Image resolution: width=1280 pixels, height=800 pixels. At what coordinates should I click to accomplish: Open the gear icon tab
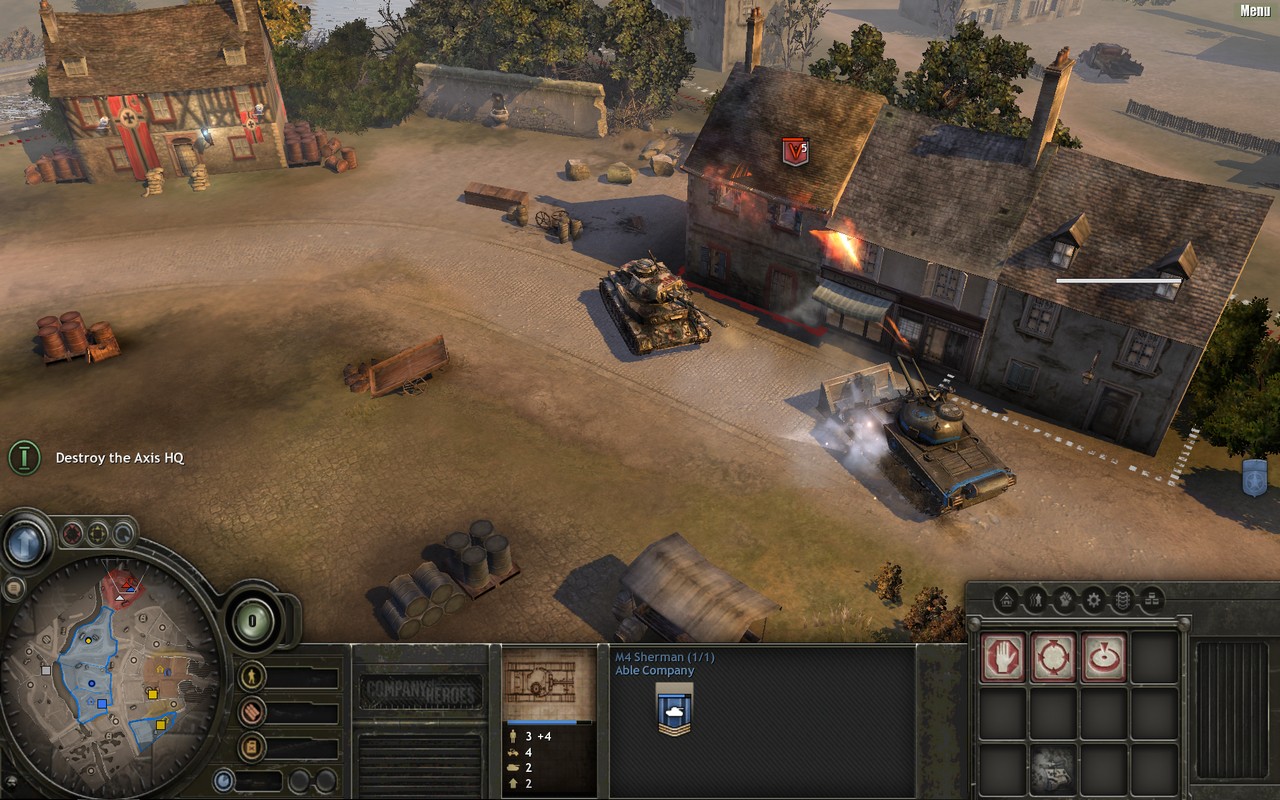(x=1094, y=600)
